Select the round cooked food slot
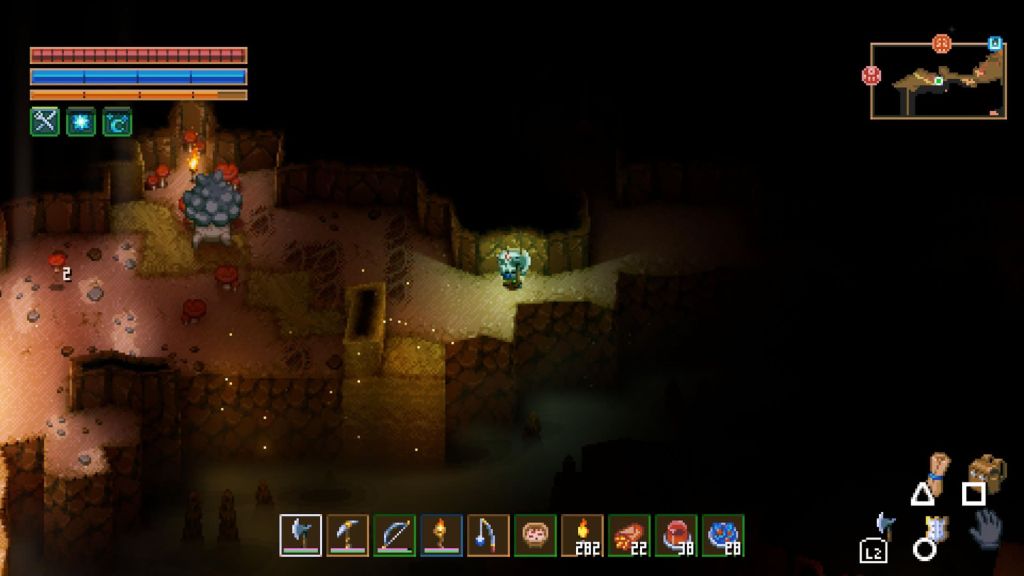Viewport: 1024px width, 576px height. [535, 535]
